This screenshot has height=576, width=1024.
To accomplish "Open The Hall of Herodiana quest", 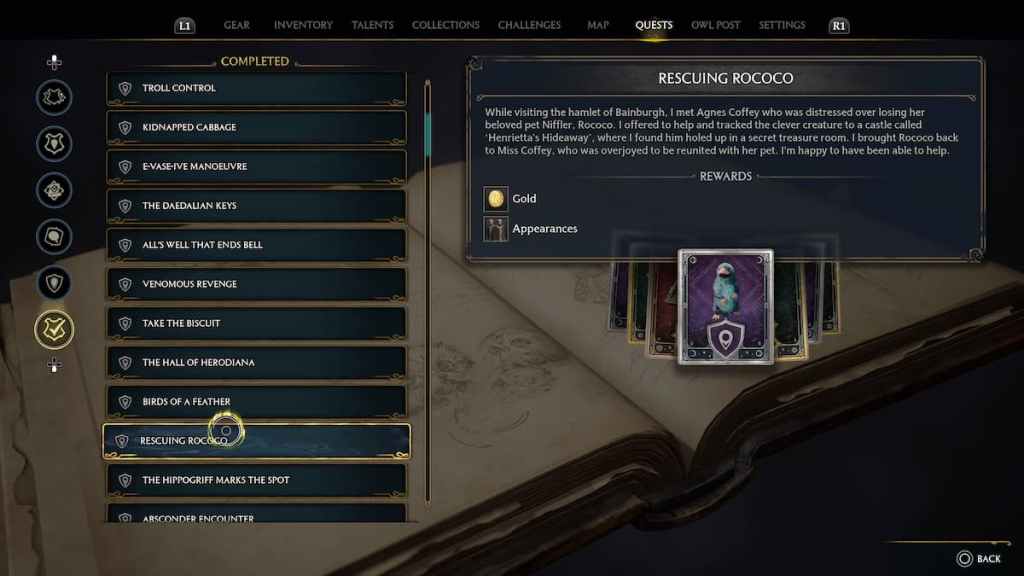I will (x=256, y=362).
